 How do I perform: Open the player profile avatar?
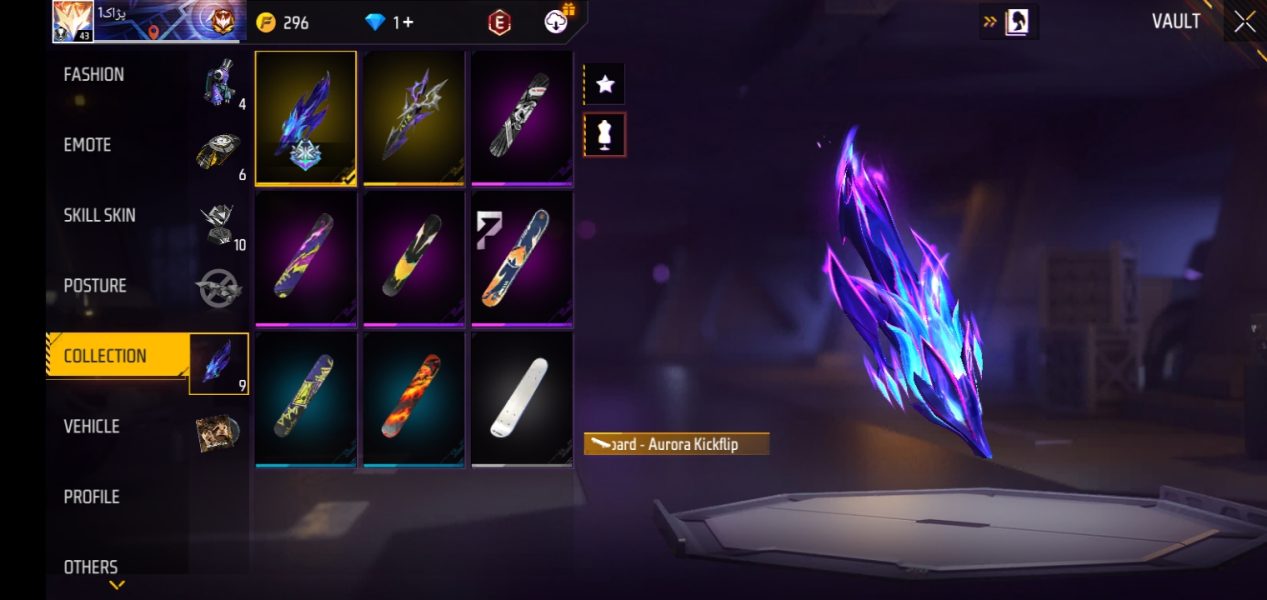pyautogui.click(x=72, y=22)
